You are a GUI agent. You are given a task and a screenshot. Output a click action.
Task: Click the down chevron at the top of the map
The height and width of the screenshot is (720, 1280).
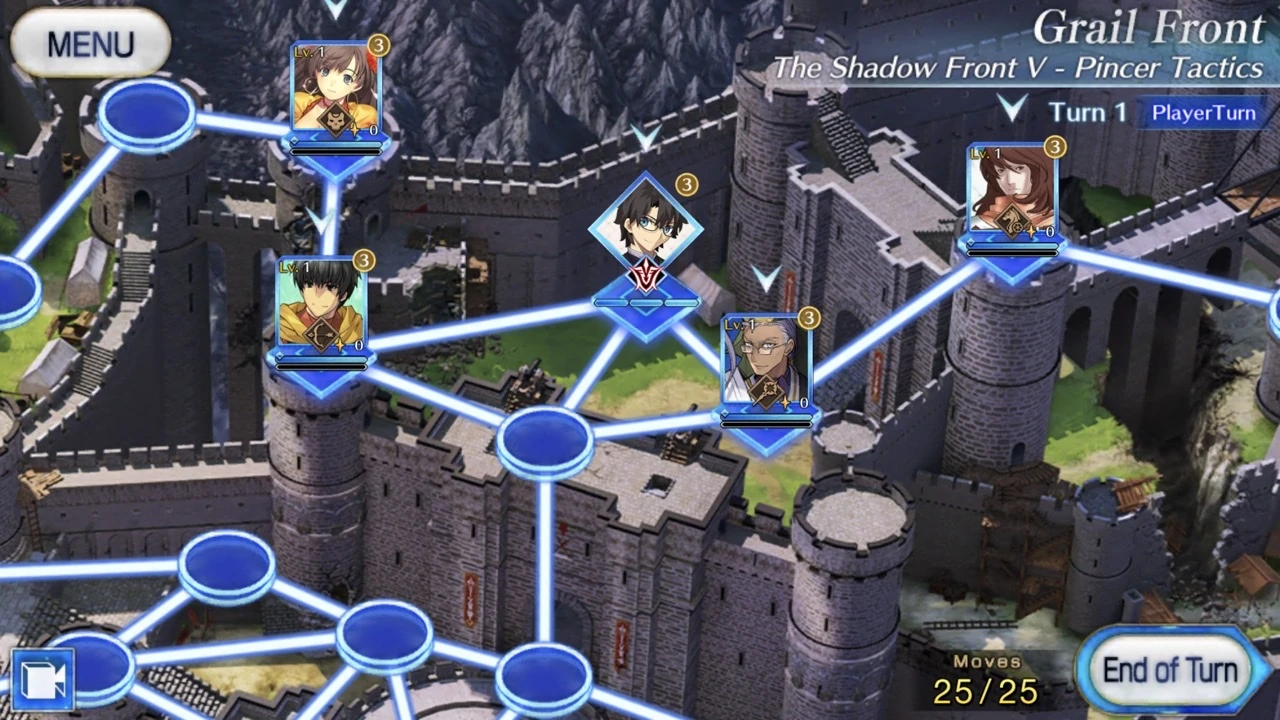336,8
